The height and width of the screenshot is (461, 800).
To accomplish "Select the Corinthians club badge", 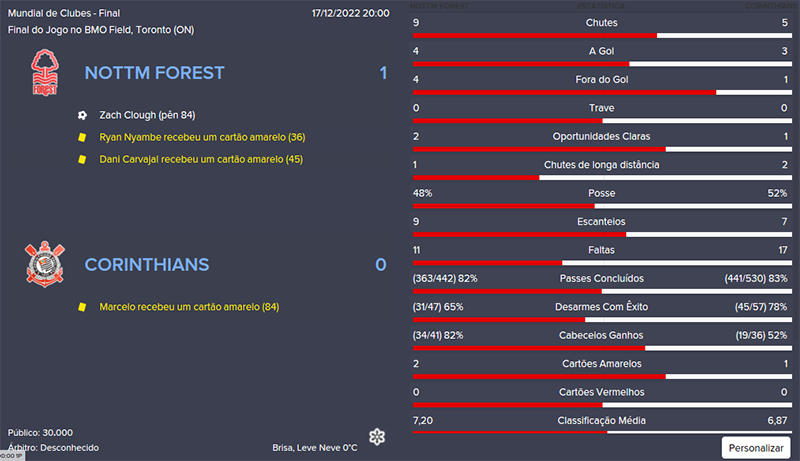I will click(x=43, y=265).
